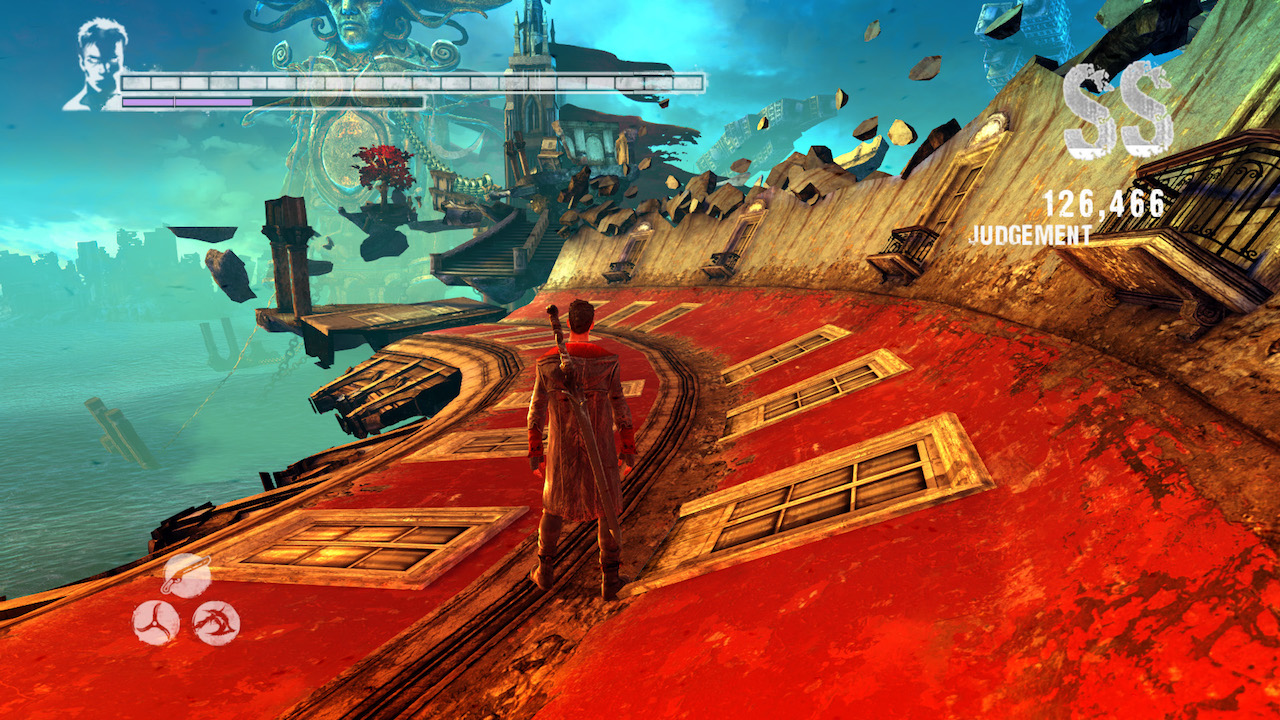Activate the curved axe blade weapon icon
Screen dimensions: 1280x720
216,623
